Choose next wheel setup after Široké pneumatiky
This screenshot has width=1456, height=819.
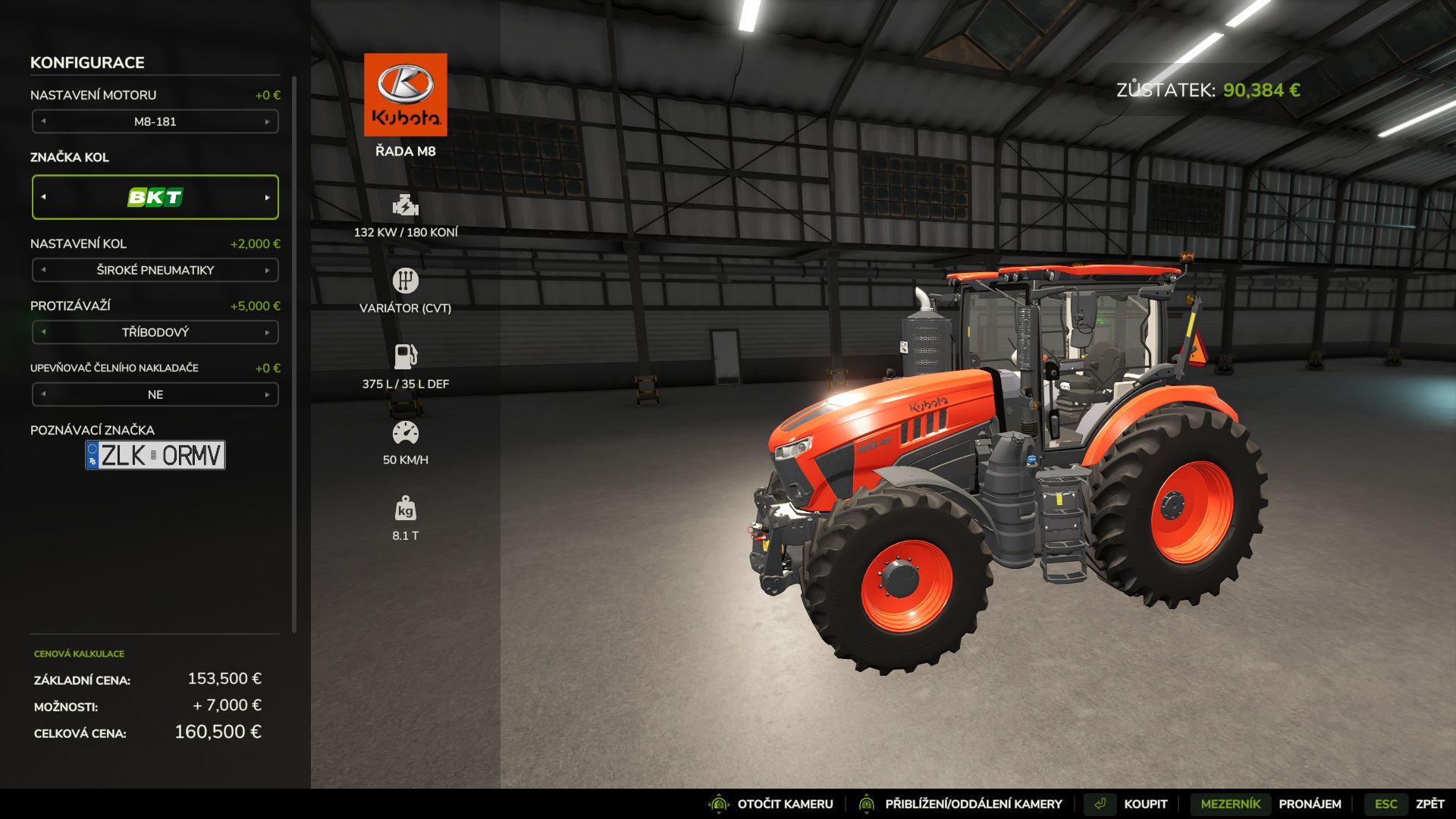coord(267,270)
